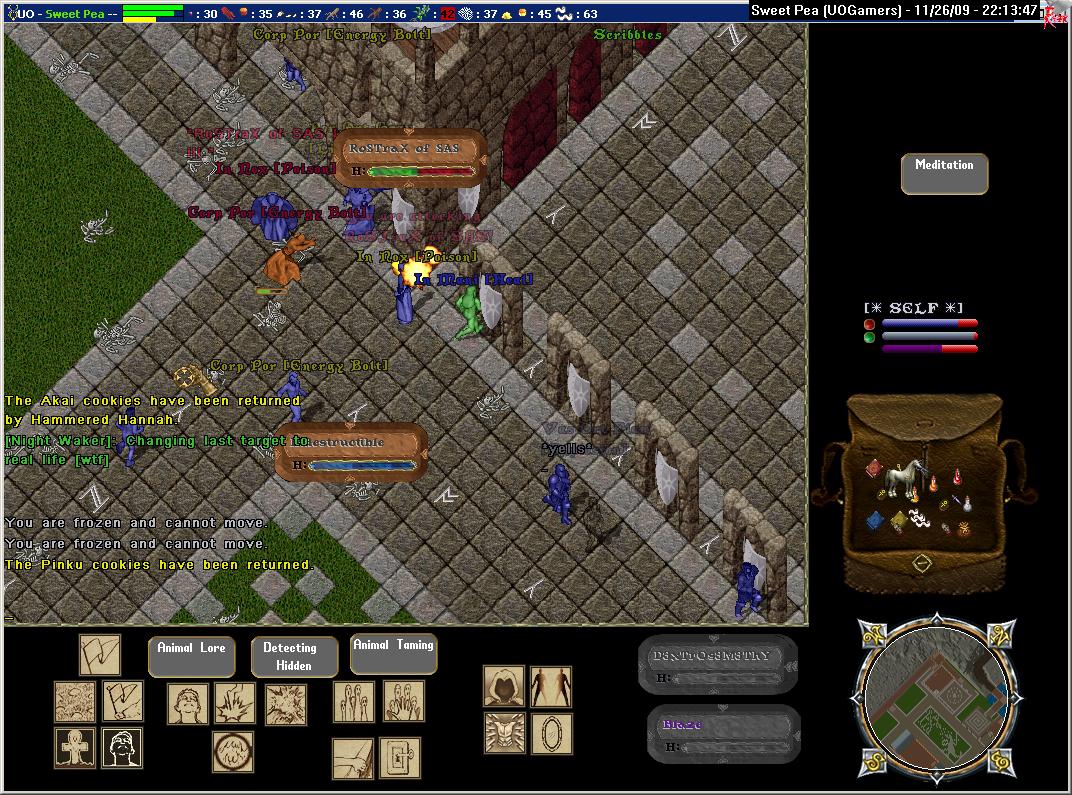This screenshot has height=795, width=1072.
Task: Click the backpack's bottom clasp button
Action: pyautogui.click(x=921, y=564)
